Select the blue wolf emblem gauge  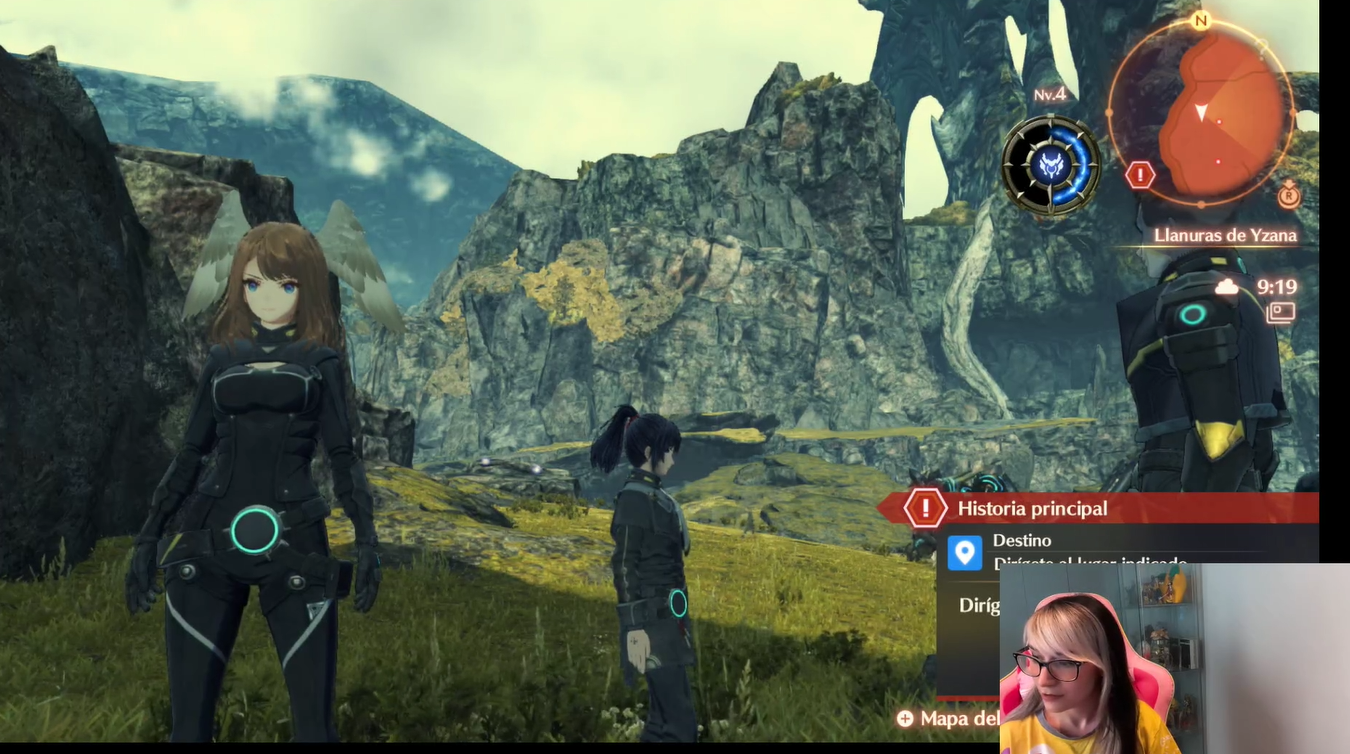point(1051,165)
